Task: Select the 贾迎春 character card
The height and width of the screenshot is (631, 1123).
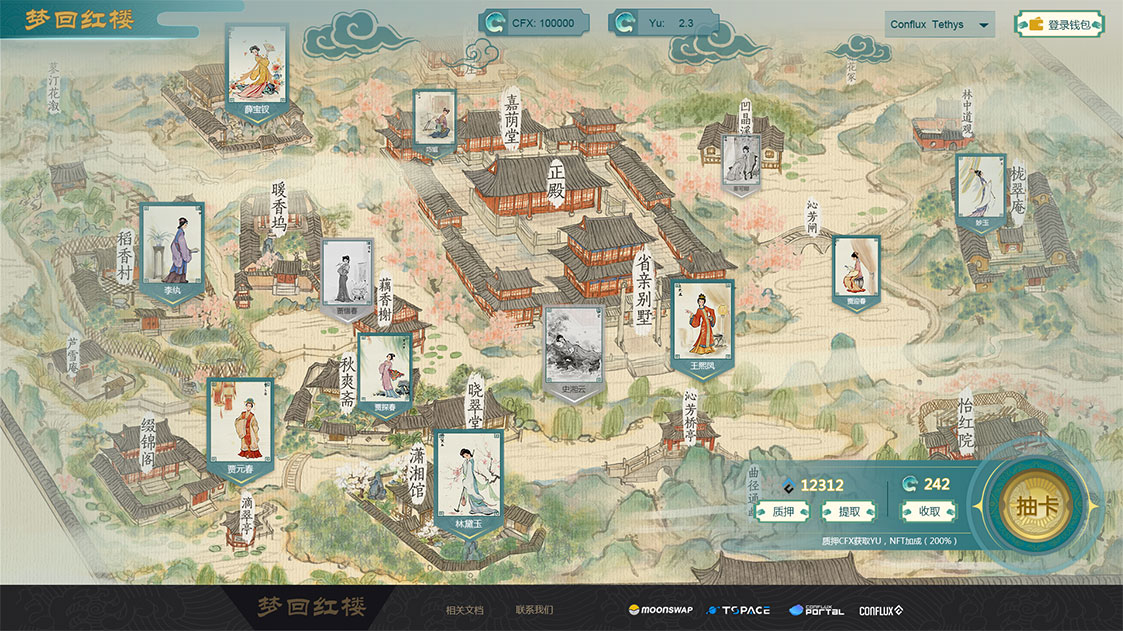Action: click(856, 272)
